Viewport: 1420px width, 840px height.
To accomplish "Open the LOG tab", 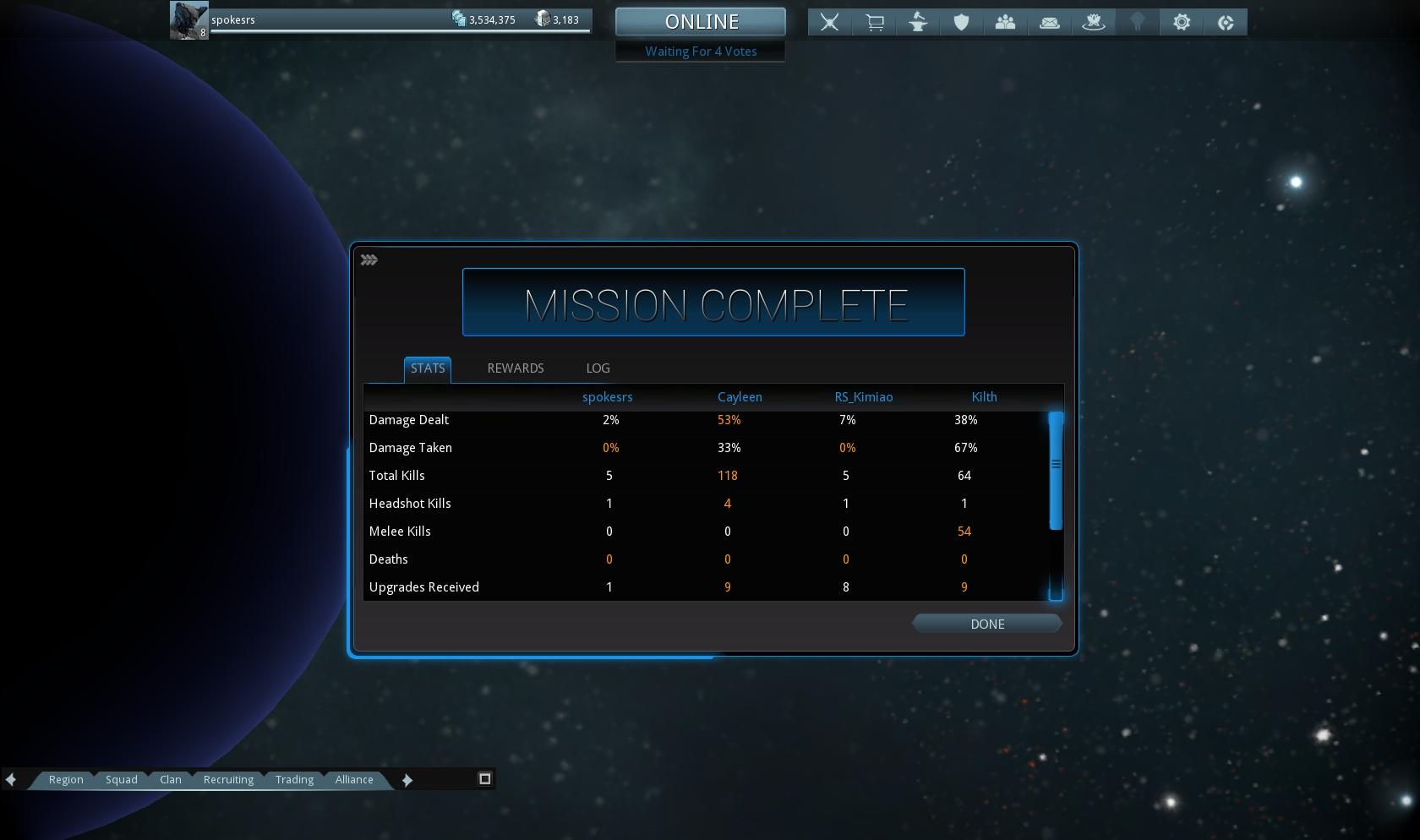I will click(x=598, y=368).
